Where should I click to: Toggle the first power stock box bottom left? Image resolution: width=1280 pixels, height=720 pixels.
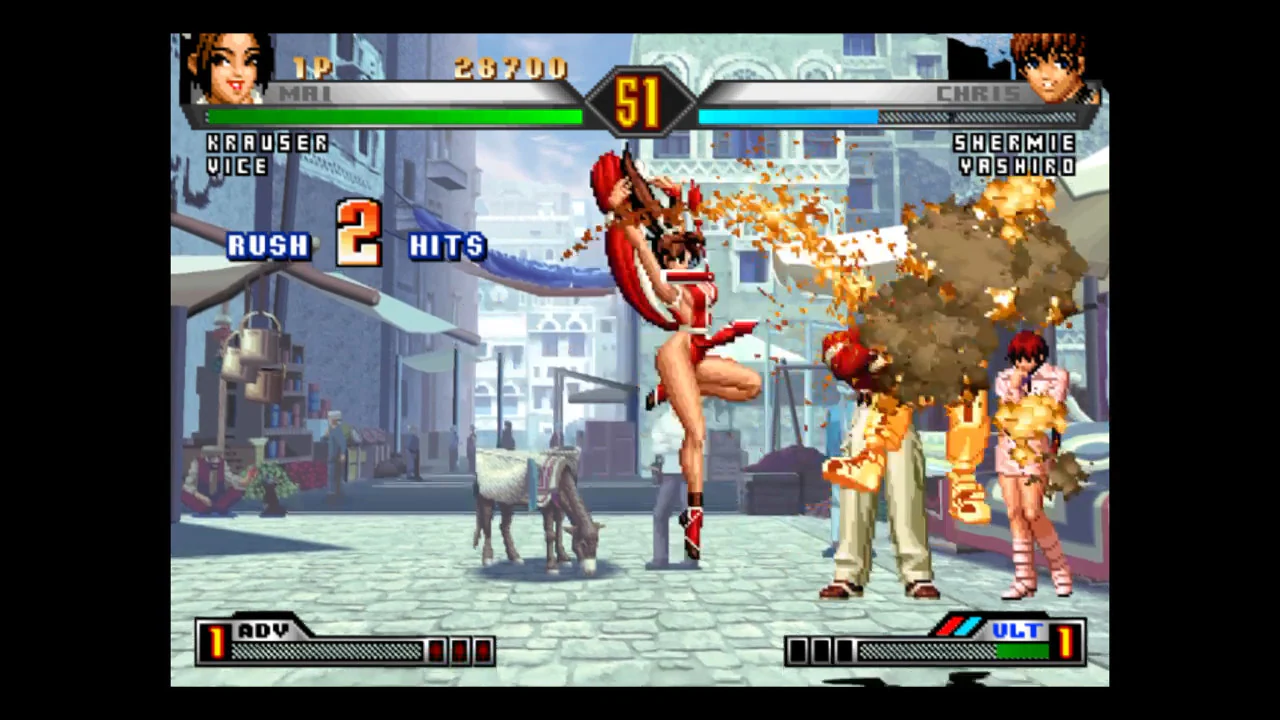[437, 651]
